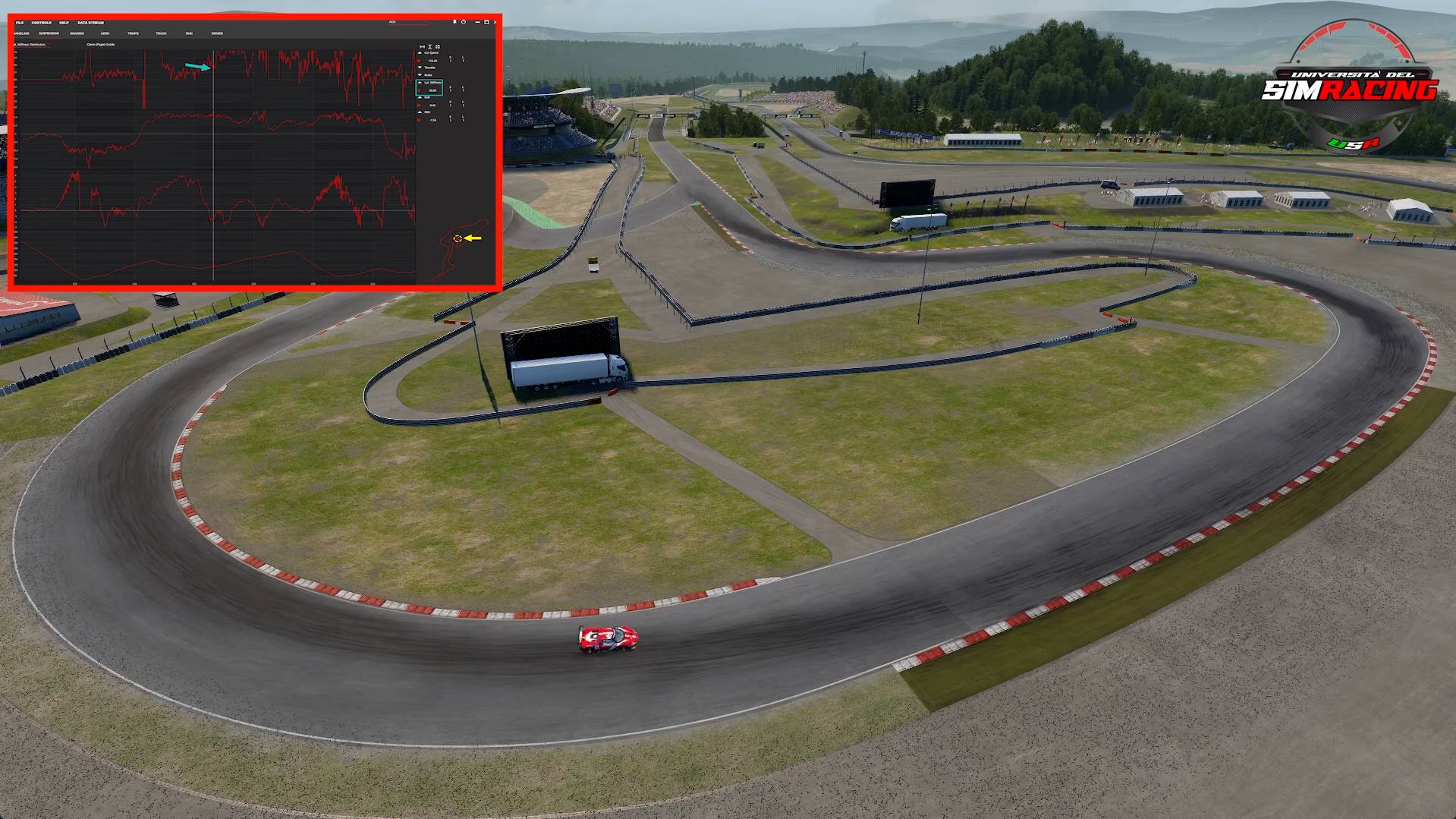
Task: Click the Open (Page) Guide link
Action: pos(100,45)
